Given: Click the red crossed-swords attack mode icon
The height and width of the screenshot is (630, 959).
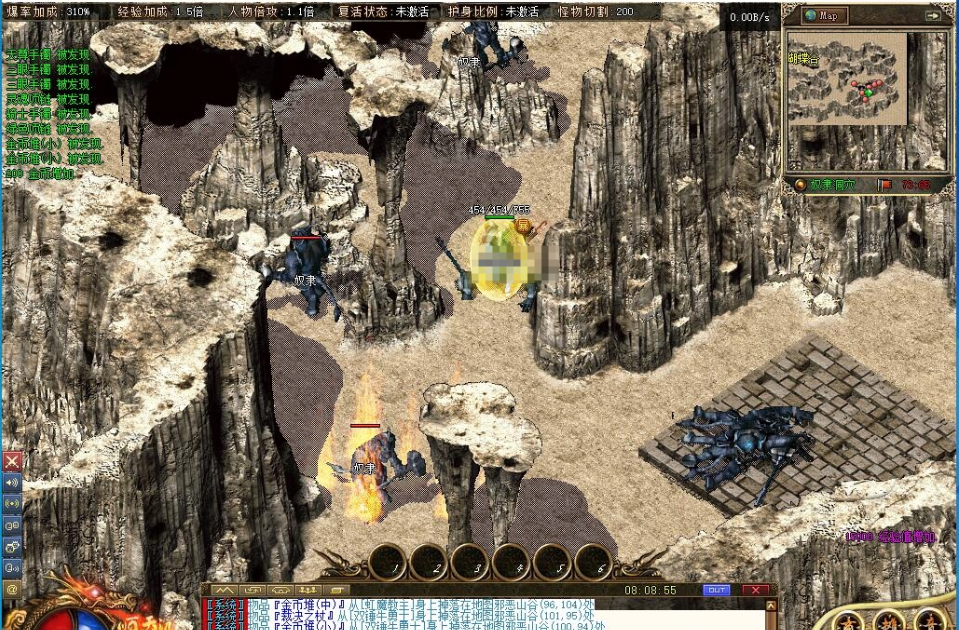Looking at the screenshot, I should [12, 461].
